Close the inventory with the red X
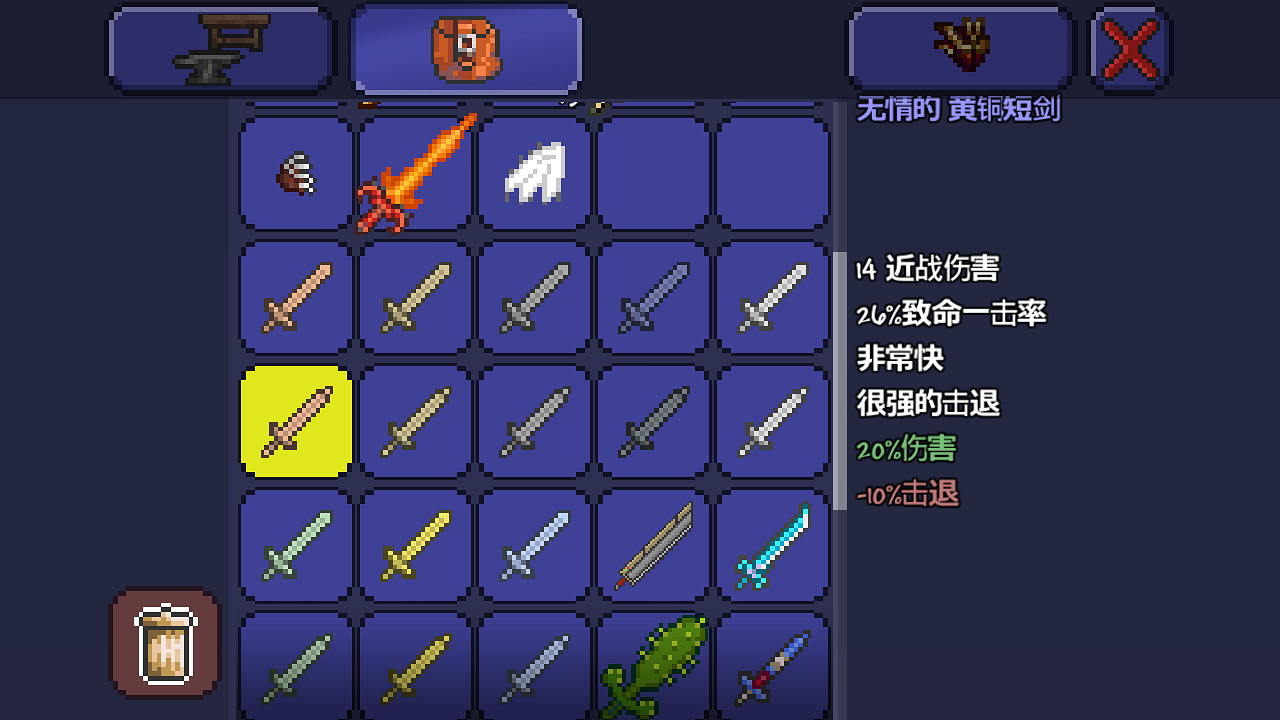This screenshot has width=1280, height=720. [1129, 47]
